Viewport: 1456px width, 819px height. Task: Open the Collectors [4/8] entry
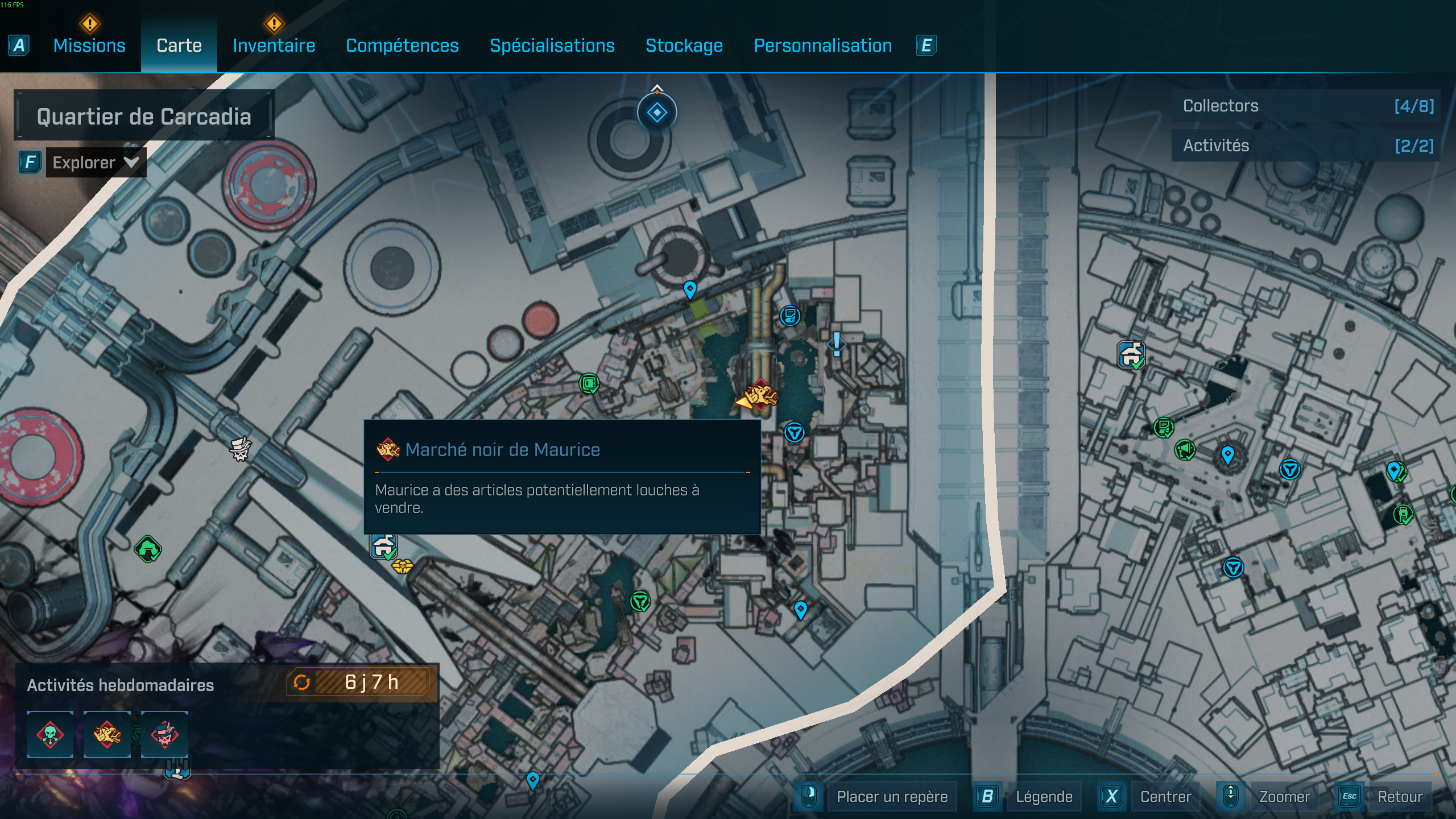click(1304, 106)
